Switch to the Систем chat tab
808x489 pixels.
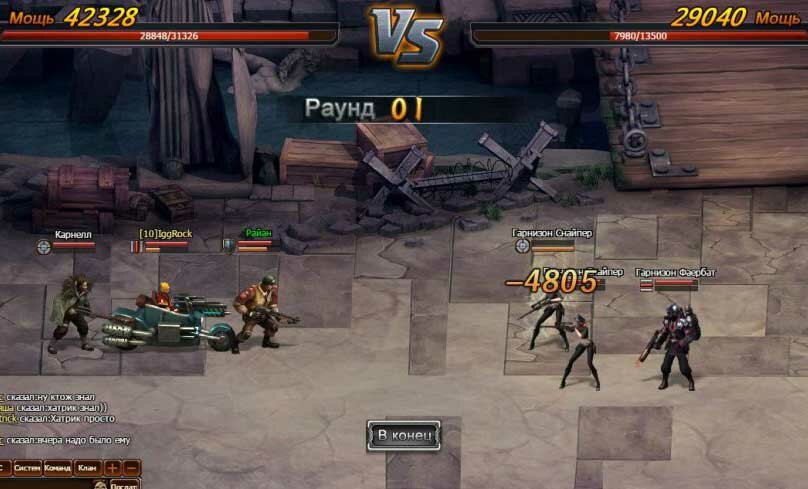click(x=28, y=467)
